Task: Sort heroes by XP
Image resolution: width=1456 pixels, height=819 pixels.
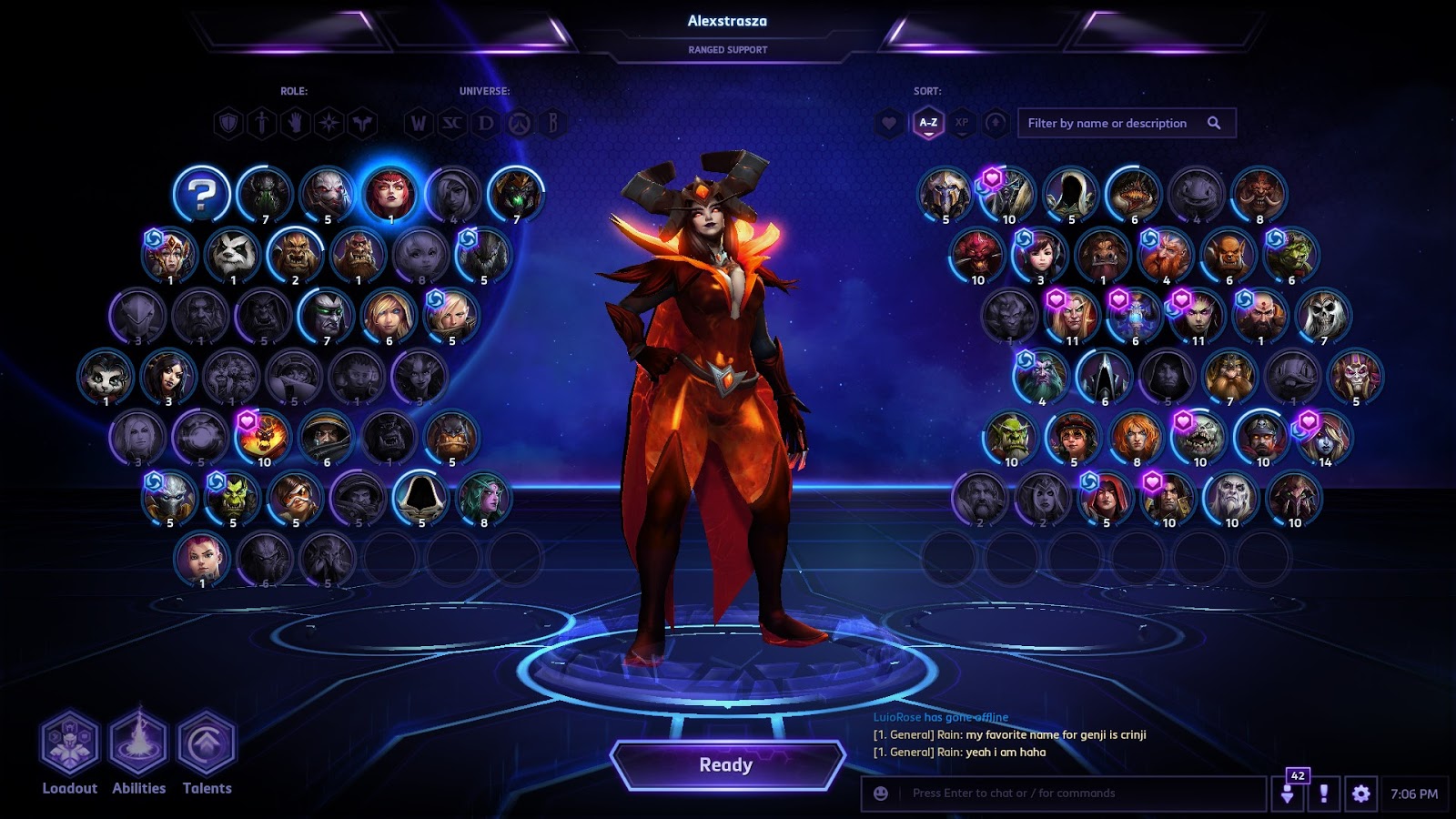Action: (962, 123)
